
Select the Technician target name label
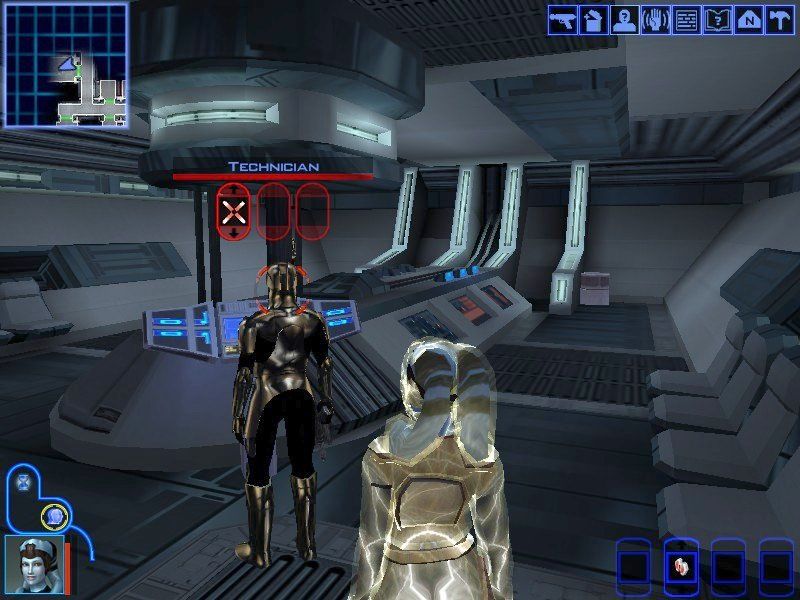coord(272,166)
